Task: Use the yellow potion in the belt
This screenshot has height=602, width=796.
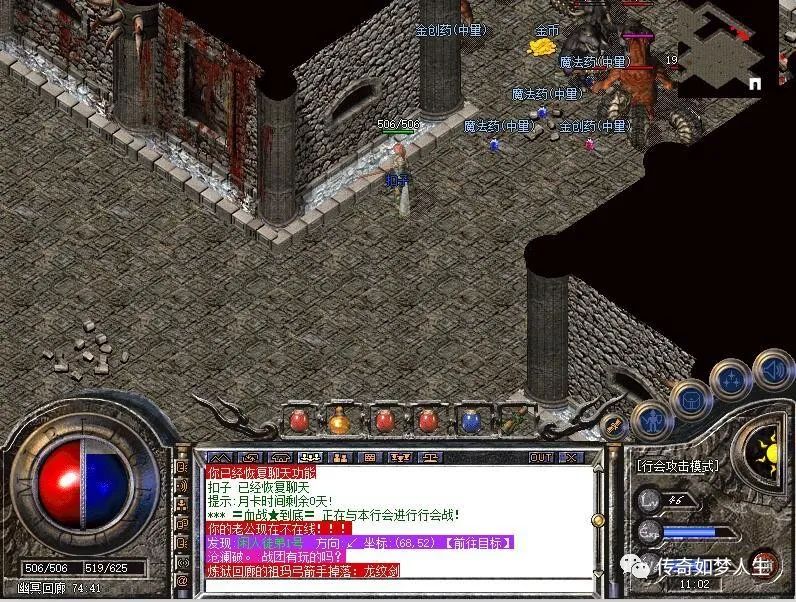Action: (339, 421)
